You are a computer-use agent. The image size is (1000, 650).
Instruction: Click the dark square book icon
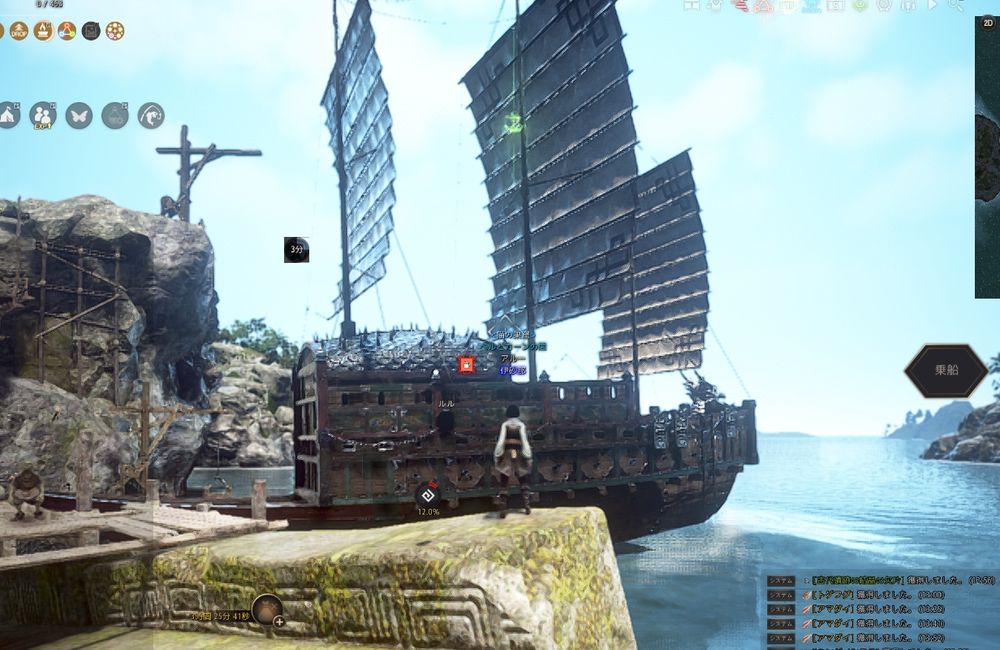coord(91,31)
